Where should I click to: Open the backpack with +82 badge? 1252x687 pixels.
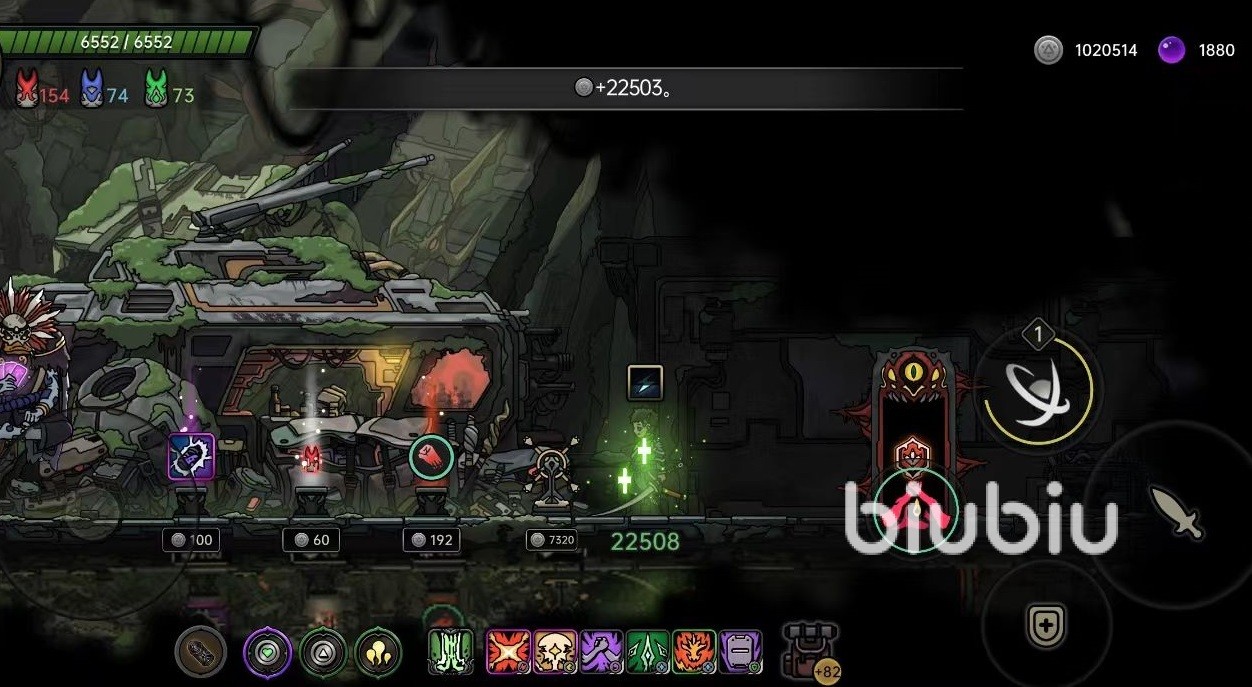click(810, 650)
